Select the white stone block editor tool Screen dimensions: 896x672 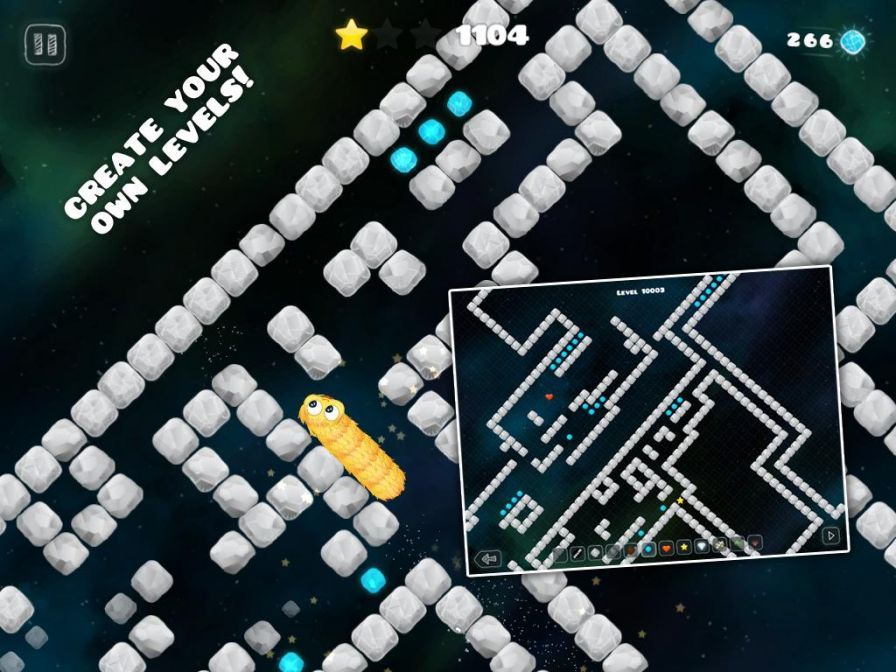click(x=595, y=553)
